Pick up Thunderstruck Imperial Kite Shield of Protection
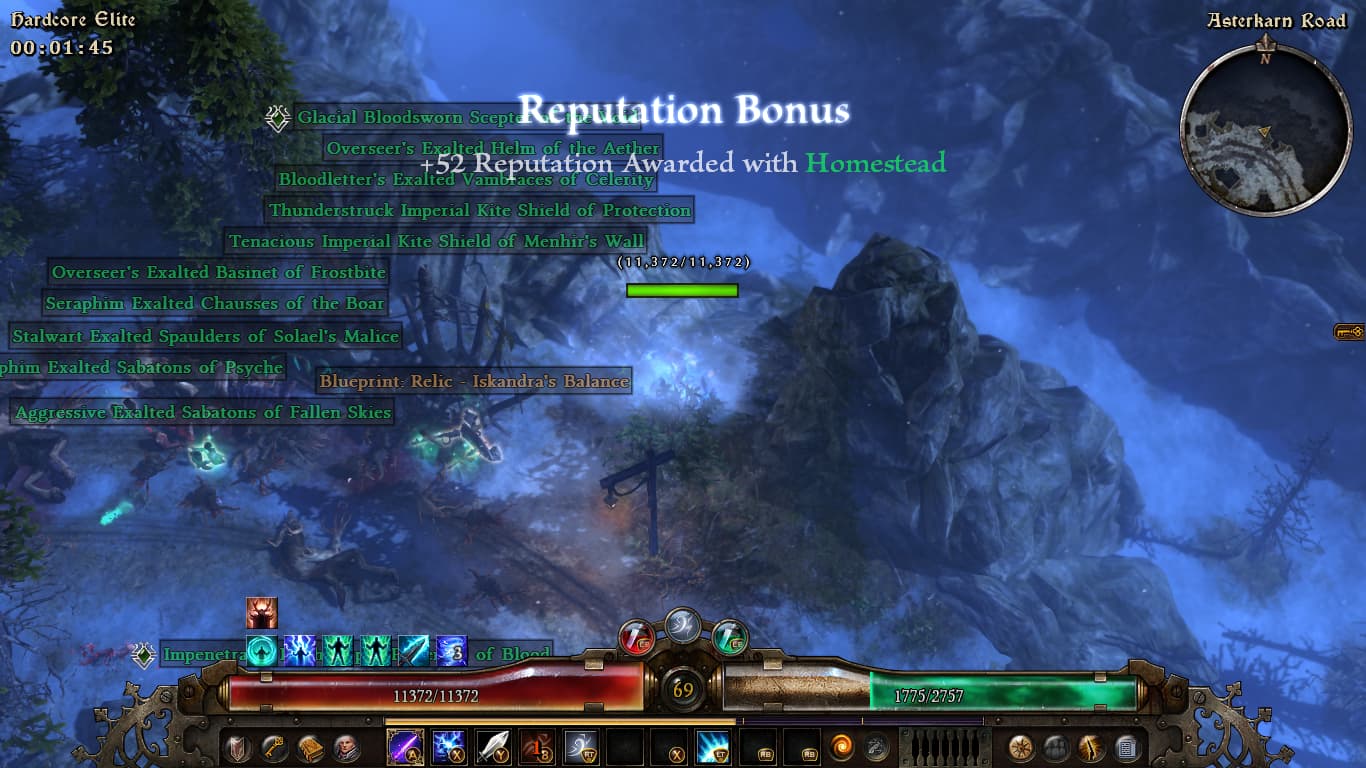This screenshot has width=1366, height=768. (479, 211)
